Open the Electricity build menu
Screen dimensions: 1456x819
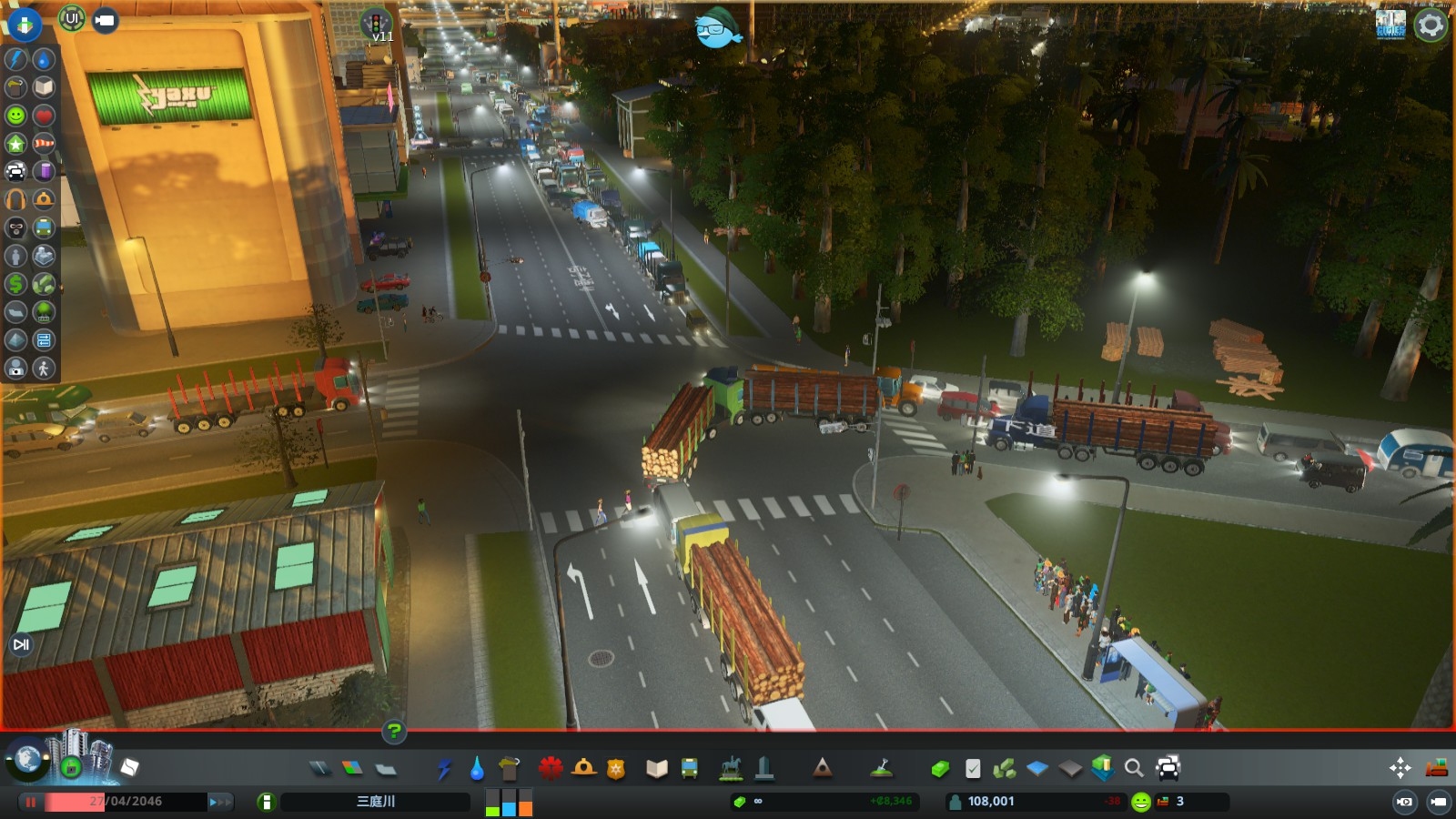click(444, 769)
